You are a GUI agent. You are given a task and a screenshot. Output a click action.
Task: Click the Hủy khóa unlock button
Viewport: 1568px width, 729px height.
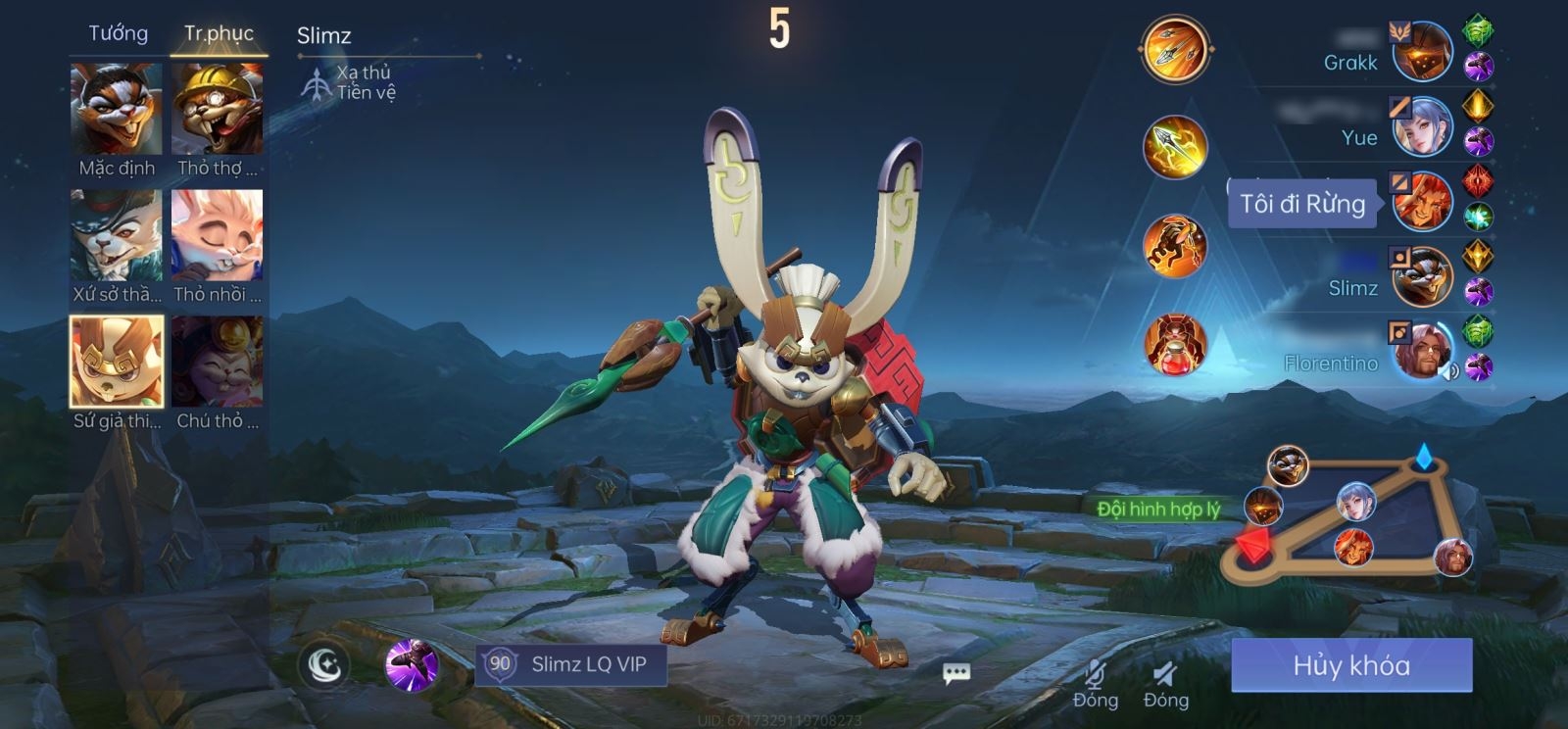coord(1351,665)
